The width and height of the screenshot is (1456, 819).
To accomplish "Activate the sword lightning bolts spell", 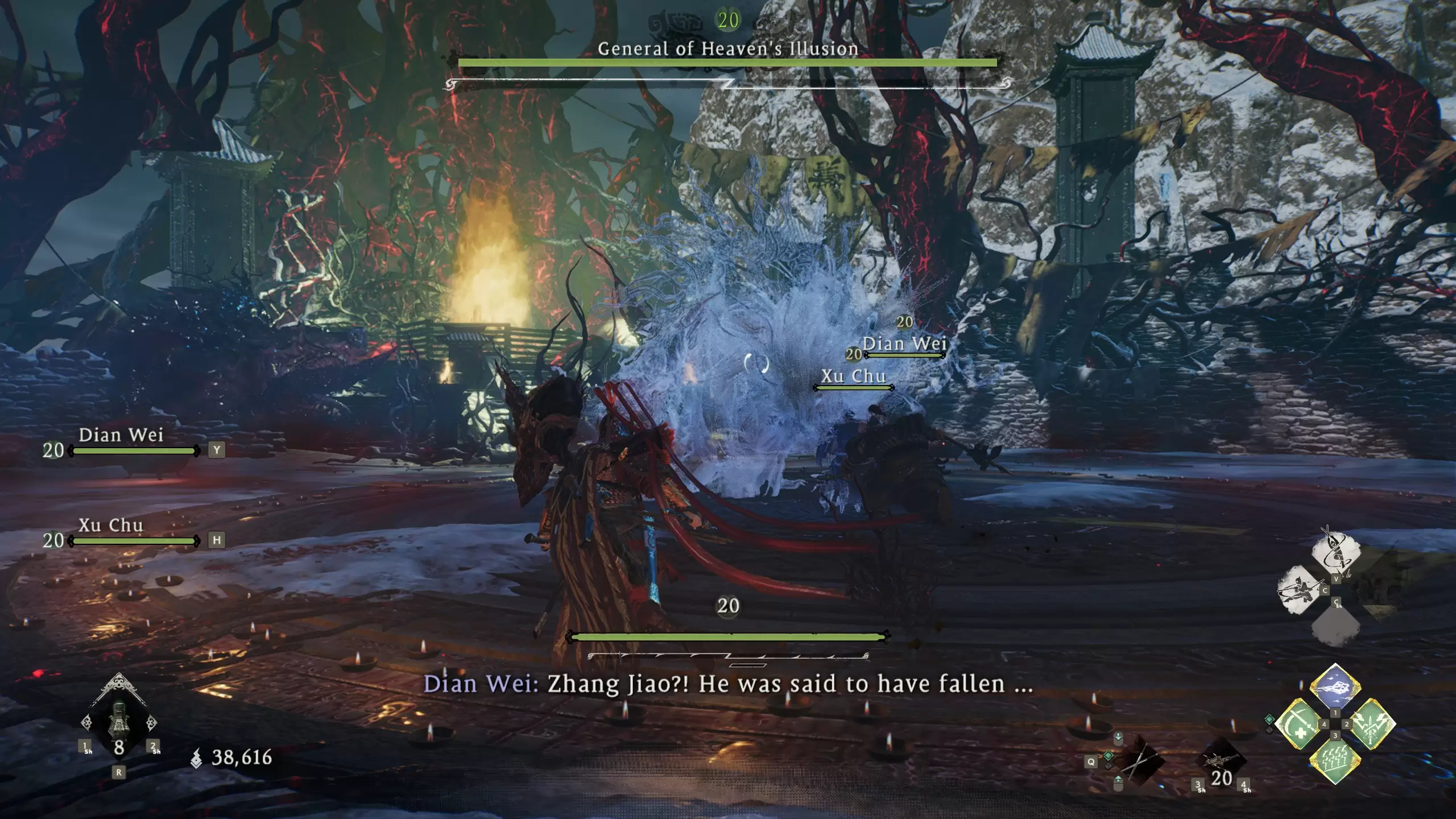I will (1371, 724).
